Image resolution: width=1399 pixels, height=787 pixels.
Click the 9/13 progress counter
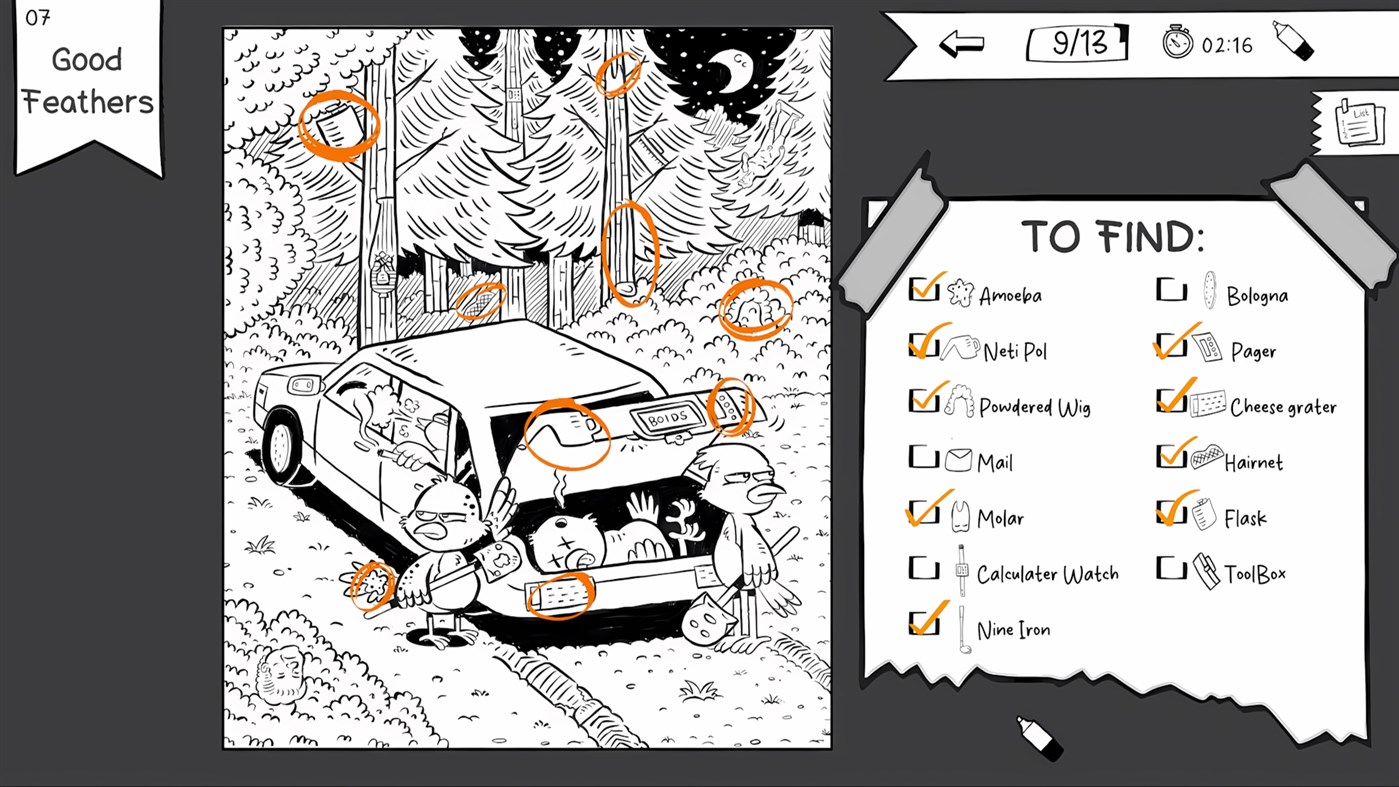tap(1076, 42)
